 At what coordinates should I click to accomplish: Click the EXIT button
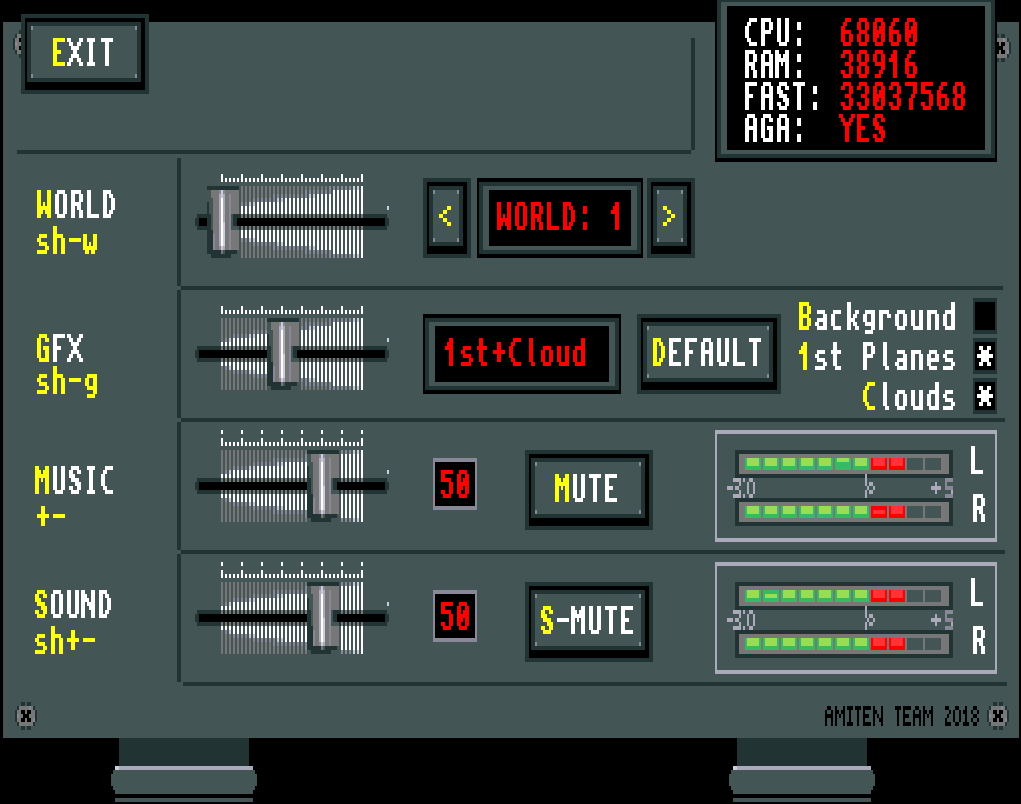pos(84,53)
